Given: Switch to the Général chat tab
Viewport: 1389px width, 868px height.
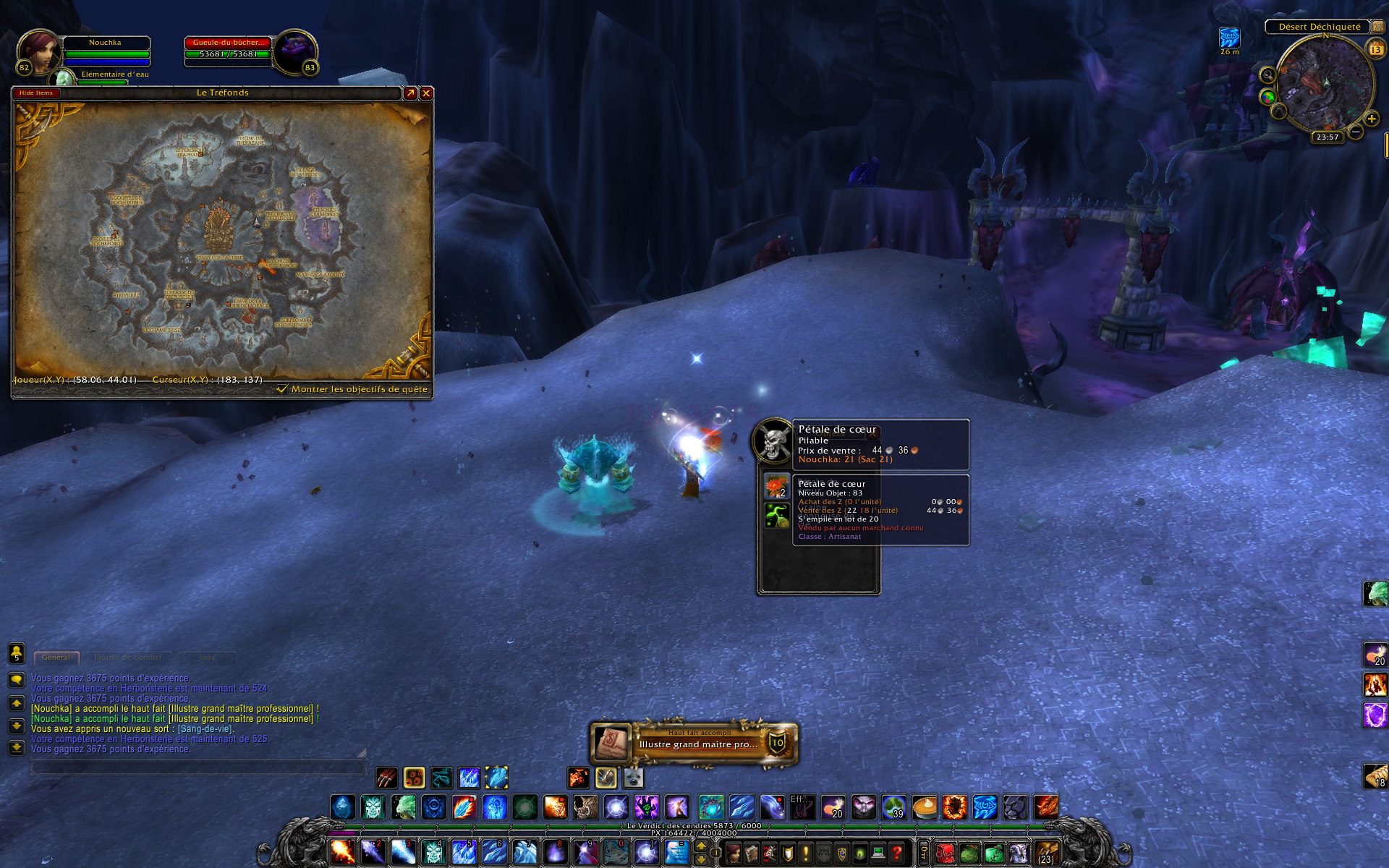Looking at the screenshot, I should [56, 658].
